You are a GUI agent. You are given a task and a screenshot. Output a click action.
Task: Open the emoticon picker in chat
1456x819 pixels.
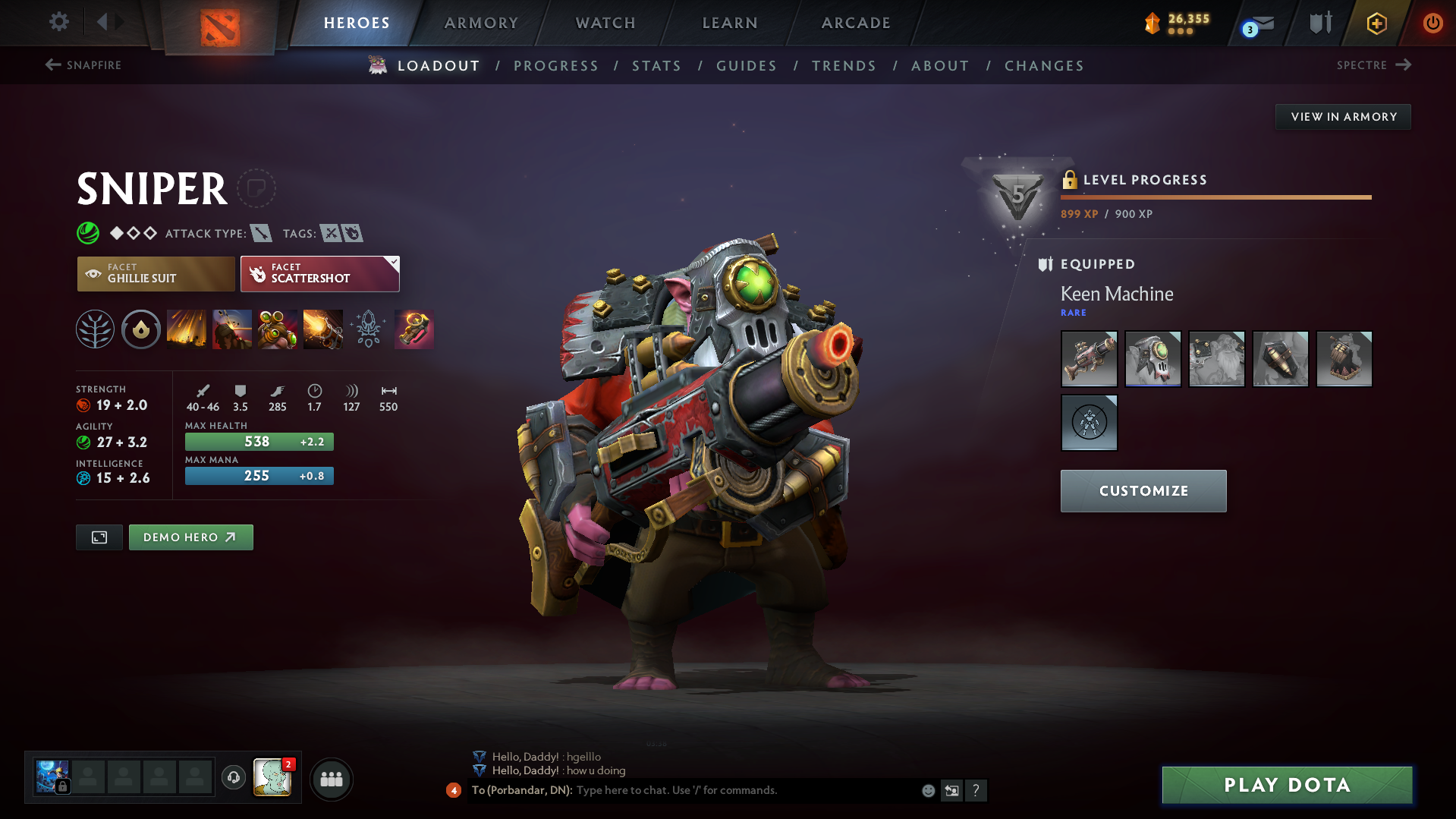point(928,790)
